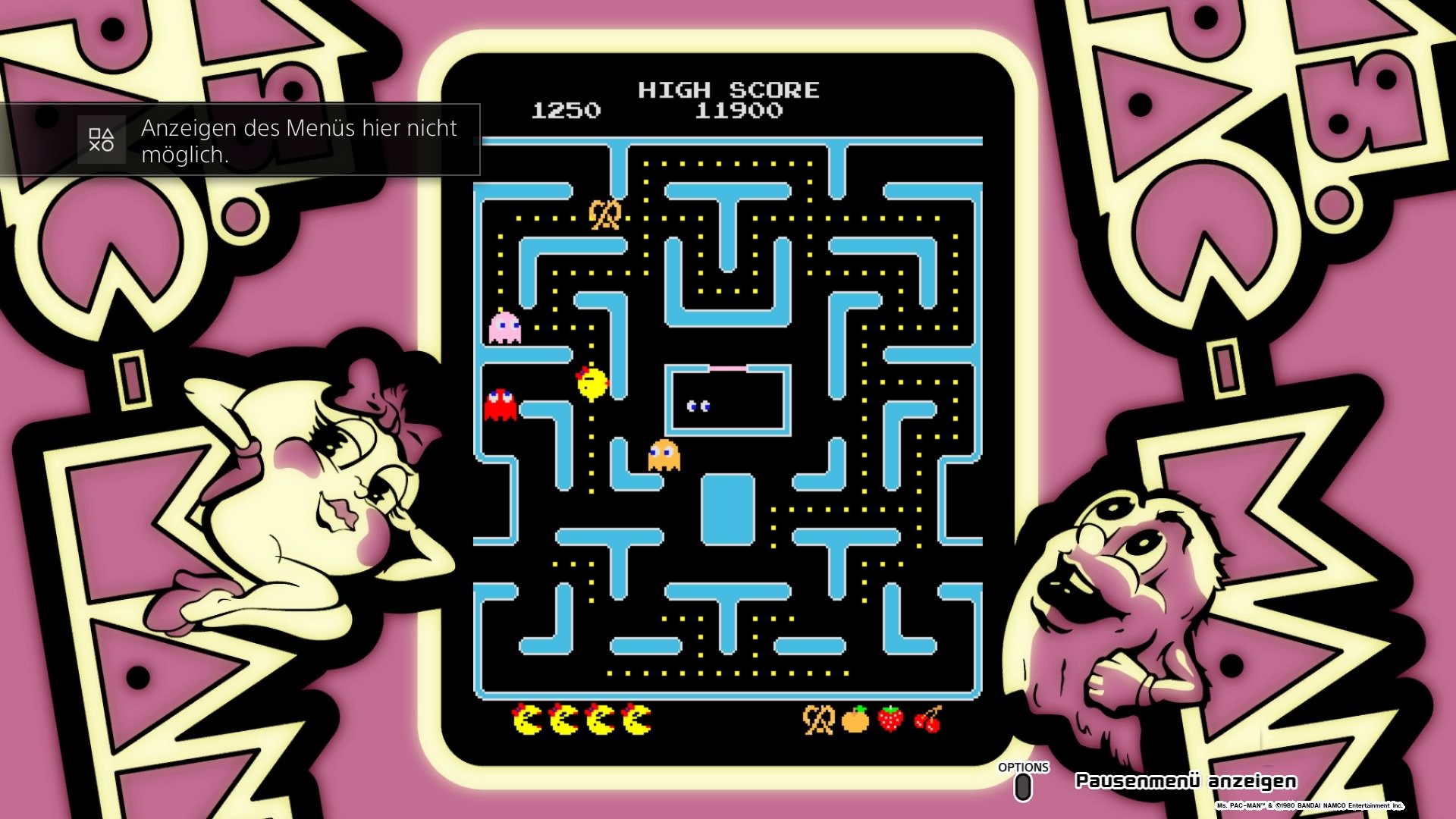
Task: Click the score value 1250
Action: click(x=564, y=111)
